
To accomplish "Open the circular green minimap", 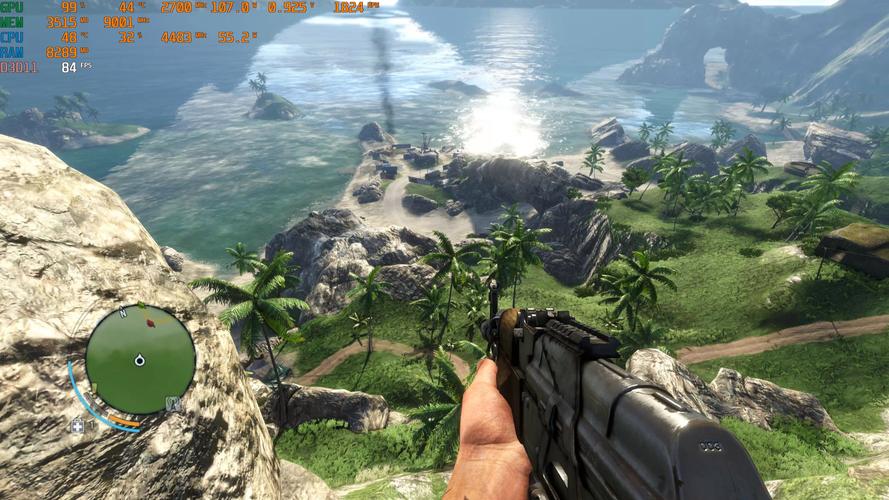I will (140, 359).
